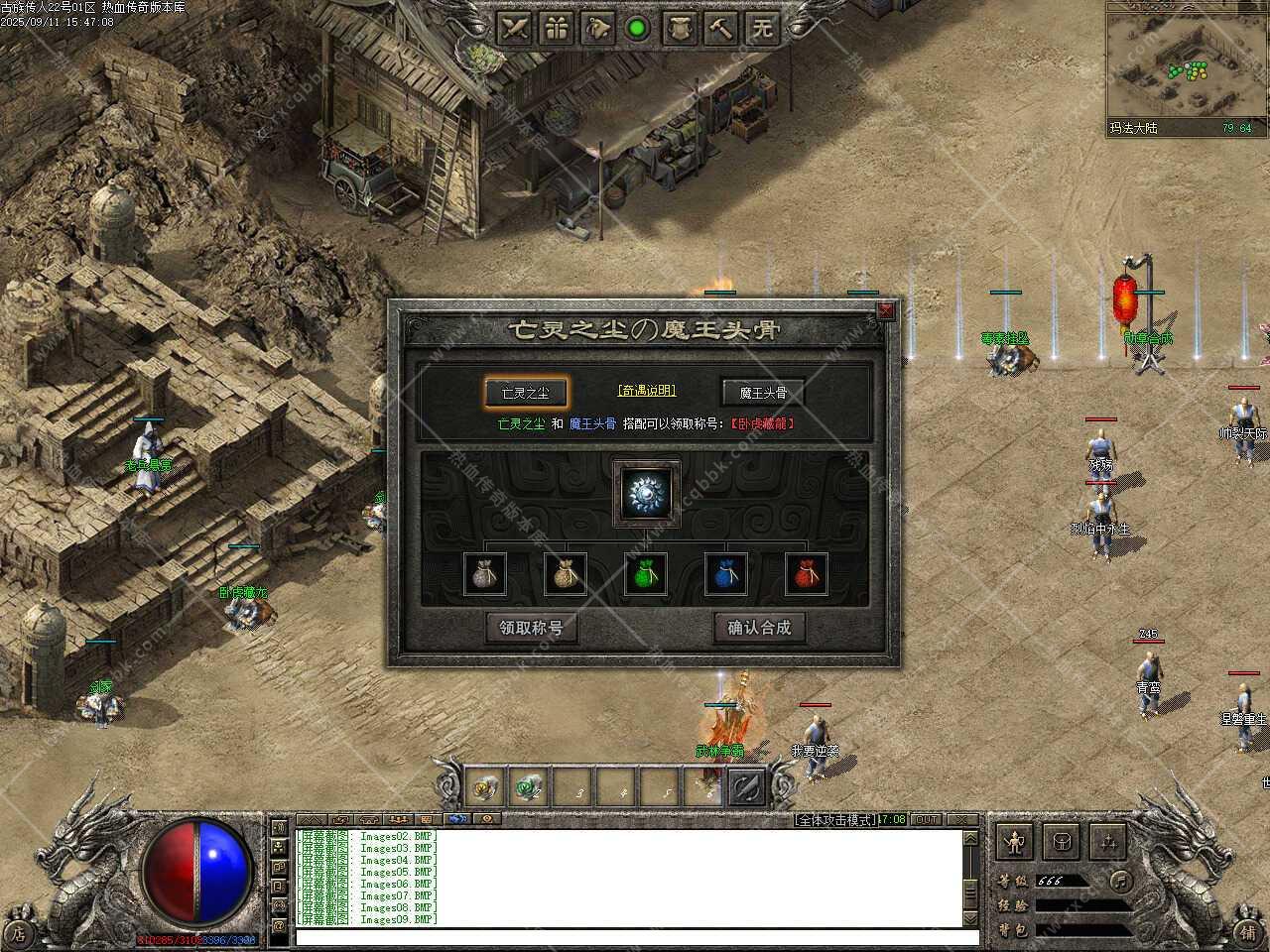Image resolution: width=1270 pixels, height=952 pixels.
Task: Choose the blue pouch material slot
Action: pos(725,574)
